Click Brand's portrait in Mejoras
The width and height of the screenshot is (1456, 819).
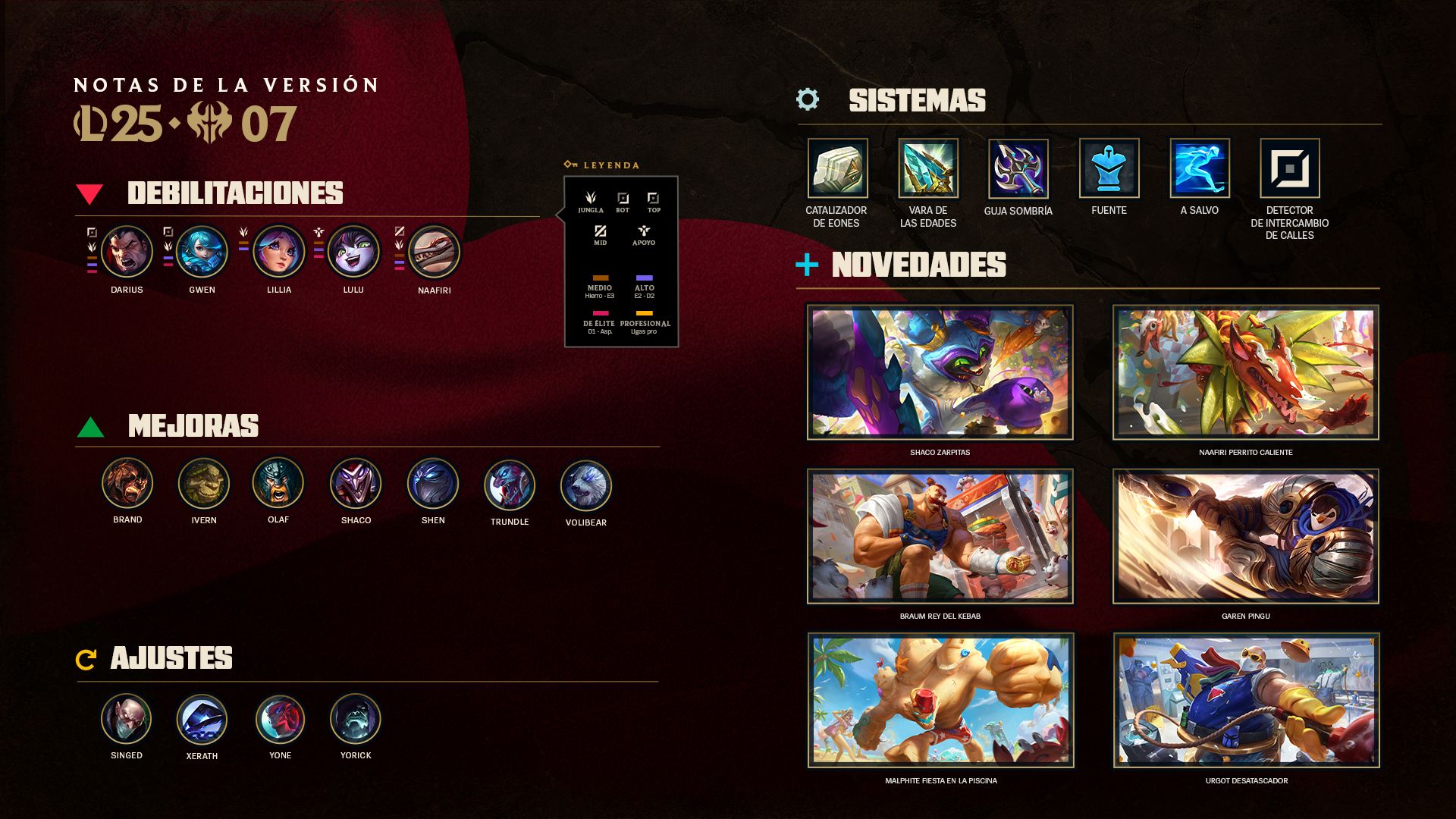[127, 483]
